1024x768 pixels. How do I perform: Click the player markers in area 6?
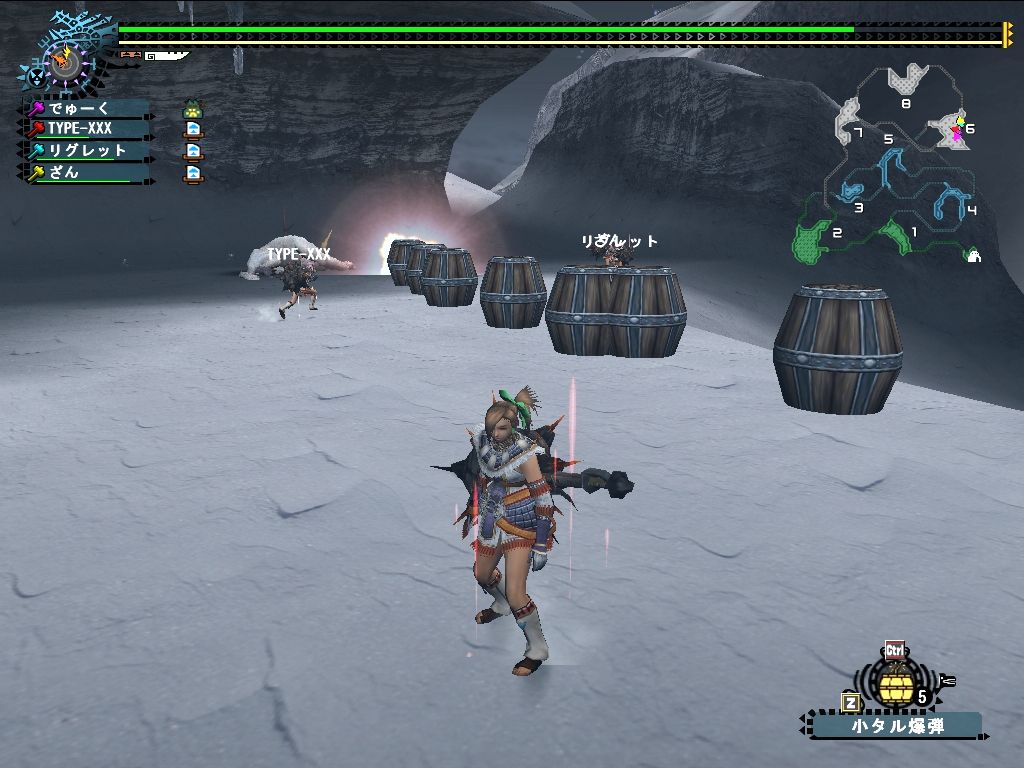point(958,129)
